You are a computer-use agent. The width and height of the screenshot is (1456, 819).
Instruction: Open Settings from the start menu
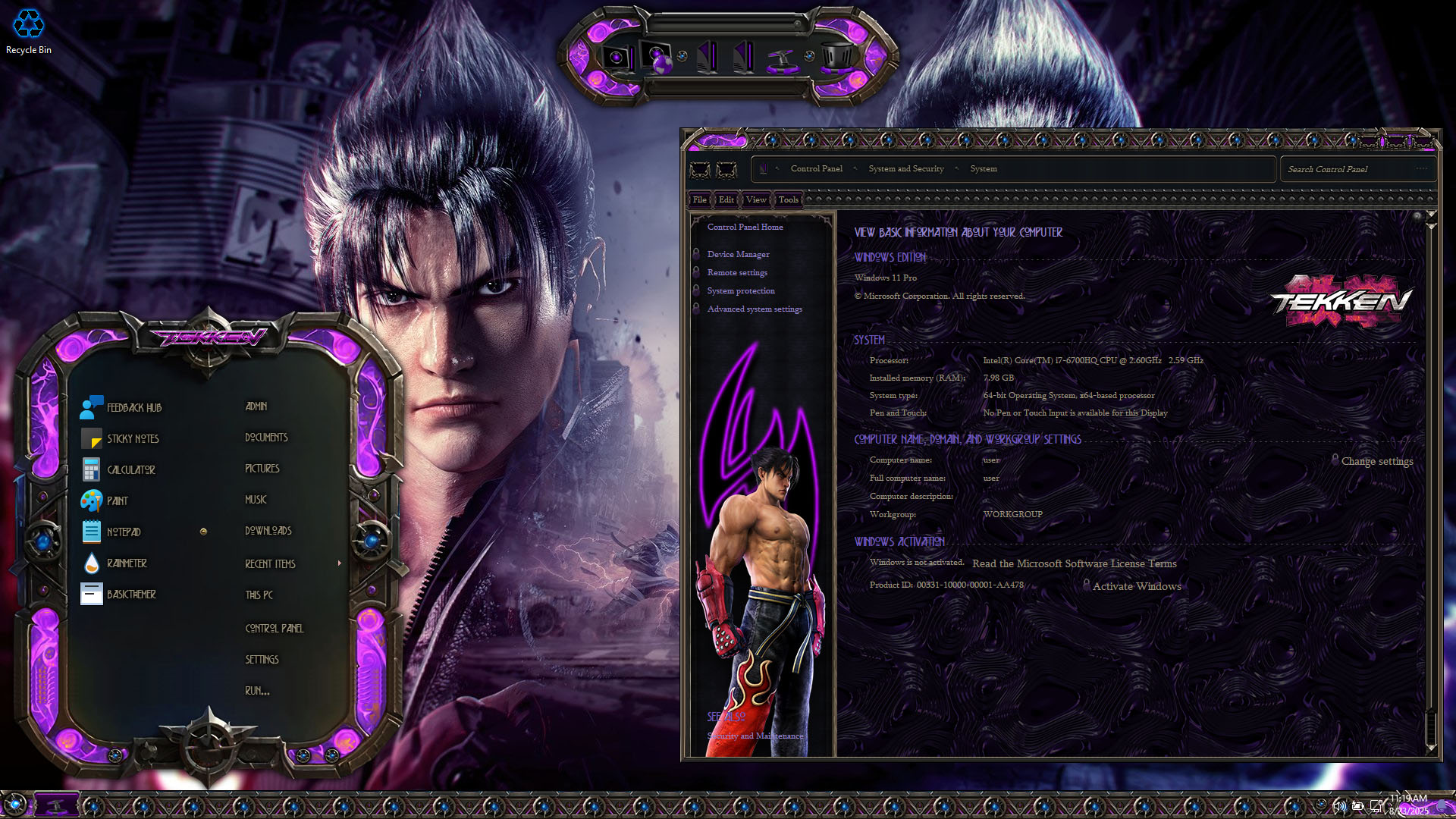(262, 660)
